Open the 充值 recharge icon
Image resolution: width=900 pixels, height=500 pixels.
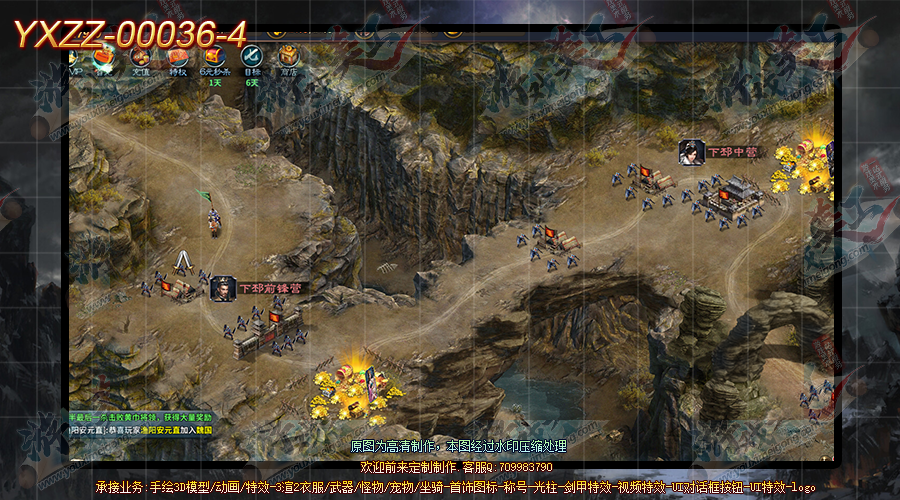[x=141, y=58]
